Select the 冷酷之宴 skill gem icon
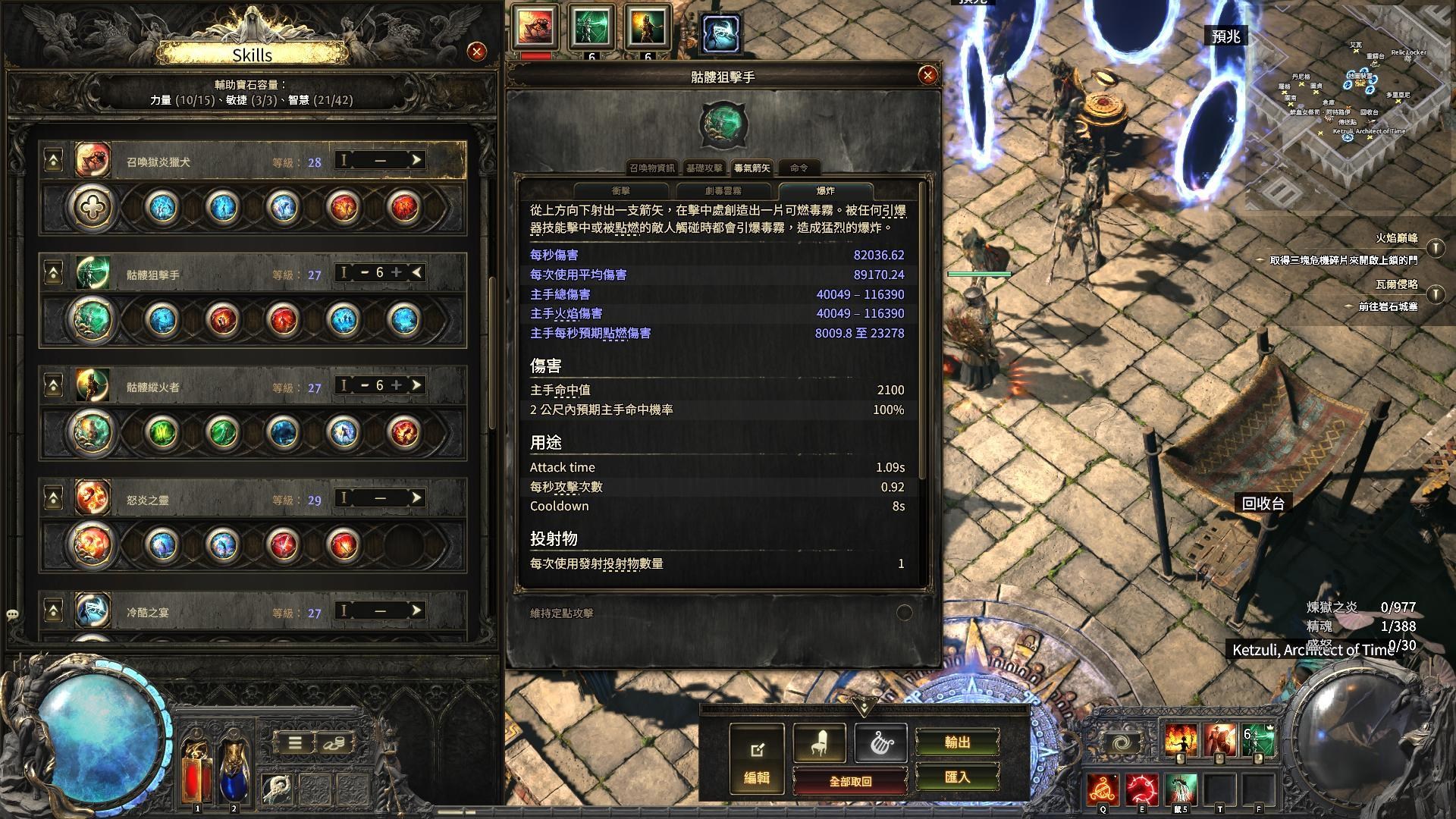1456x819 pixels. [x=91, y=610]
